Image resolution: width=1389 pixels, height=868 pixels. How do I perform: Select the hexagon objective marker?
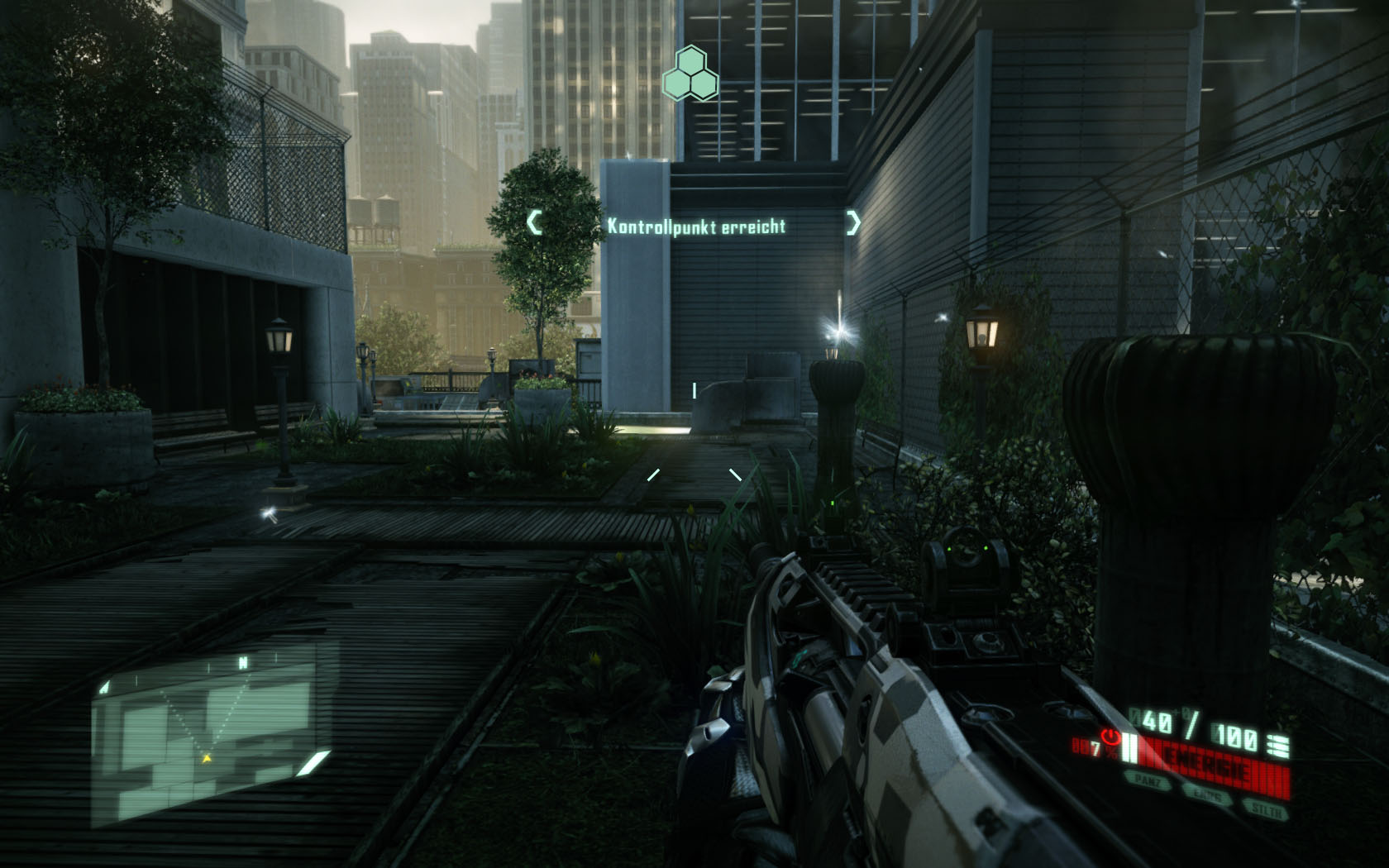690,74
